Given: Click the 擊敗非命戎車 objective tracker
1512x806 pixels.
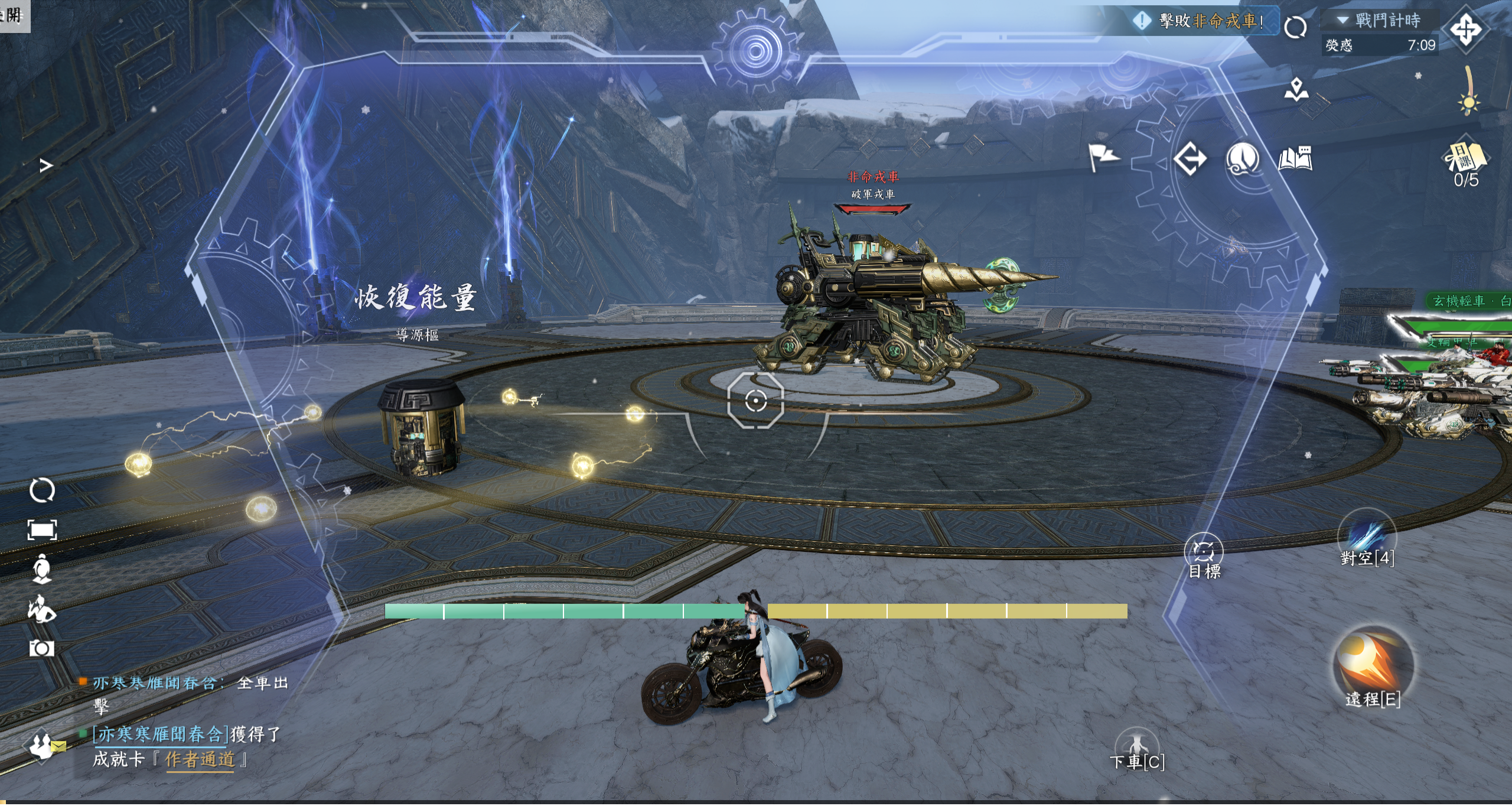Looking at the screenshot, I should (x=1205, y=21).
